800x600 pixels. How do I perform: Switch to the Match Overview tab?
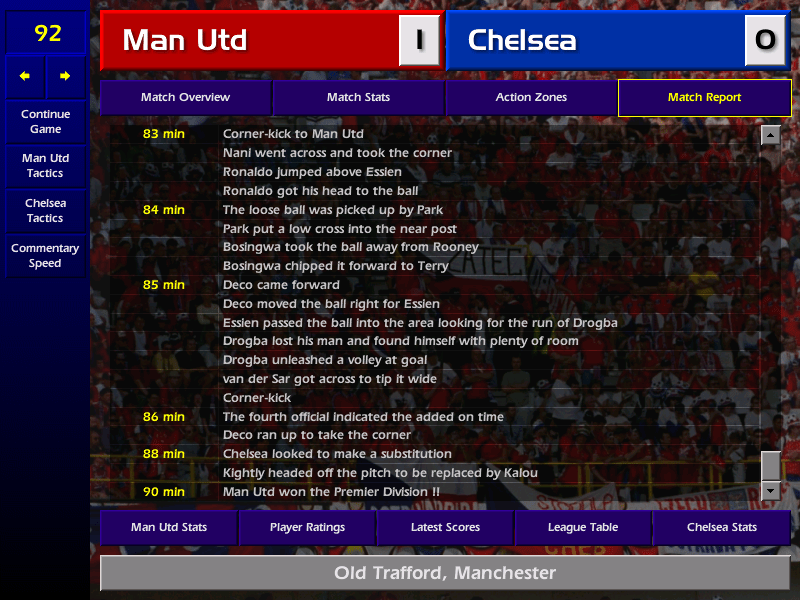point(185,98)
